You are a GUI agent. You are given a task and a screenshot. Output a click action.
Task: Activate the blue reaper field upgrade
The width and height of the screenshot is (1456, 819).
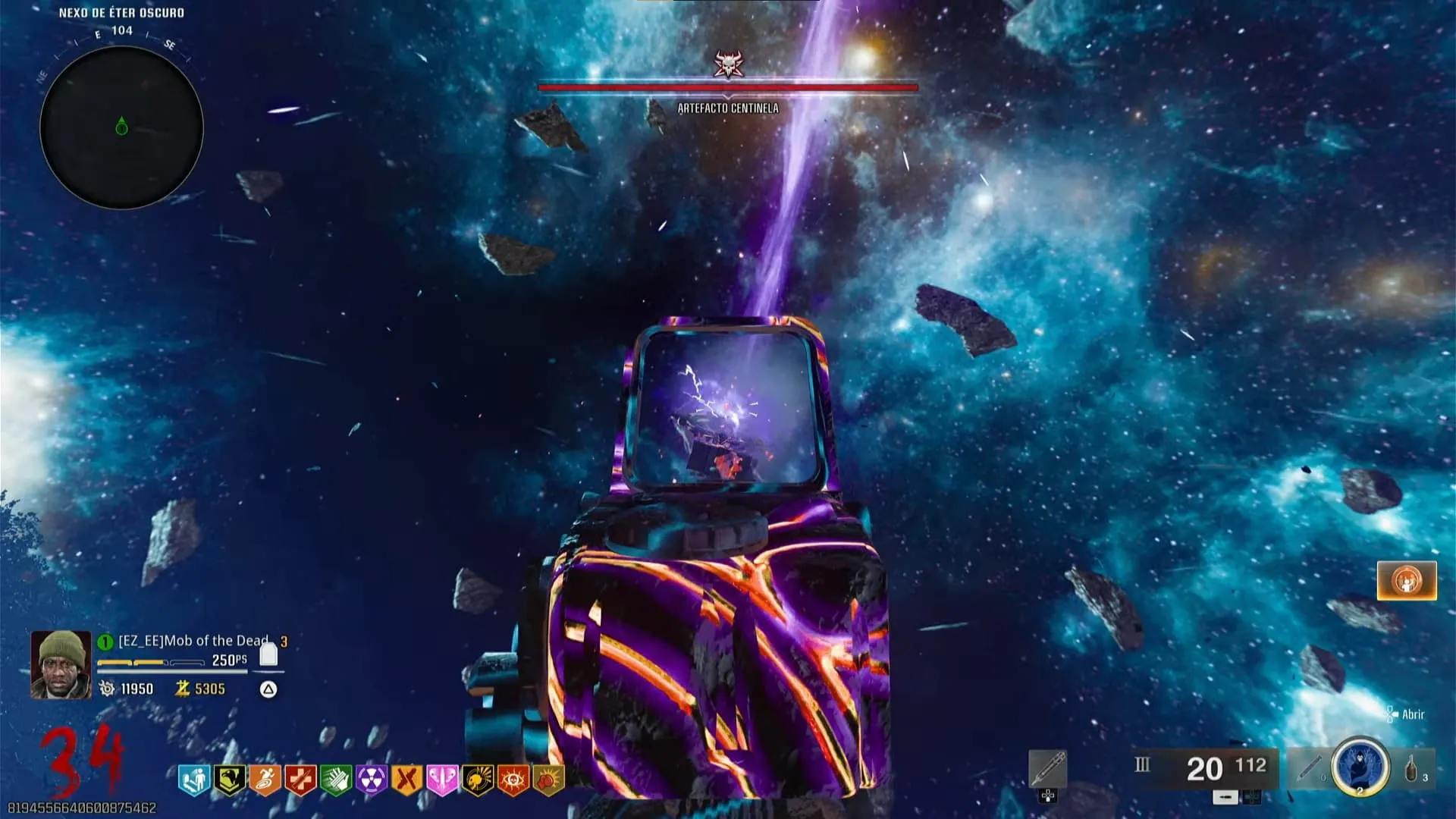(1360, 767)
